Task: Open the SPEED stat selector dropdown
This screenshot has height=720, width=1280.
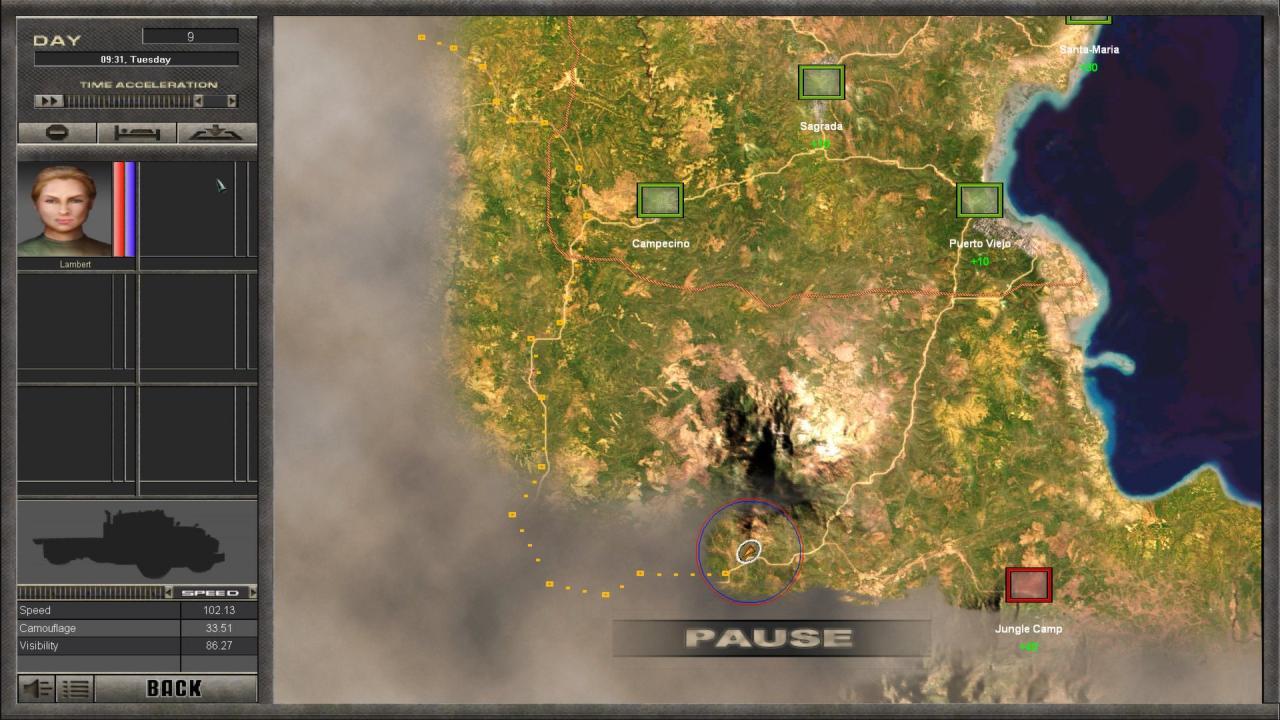Action: pyautogui.click(x=212, y=592)
